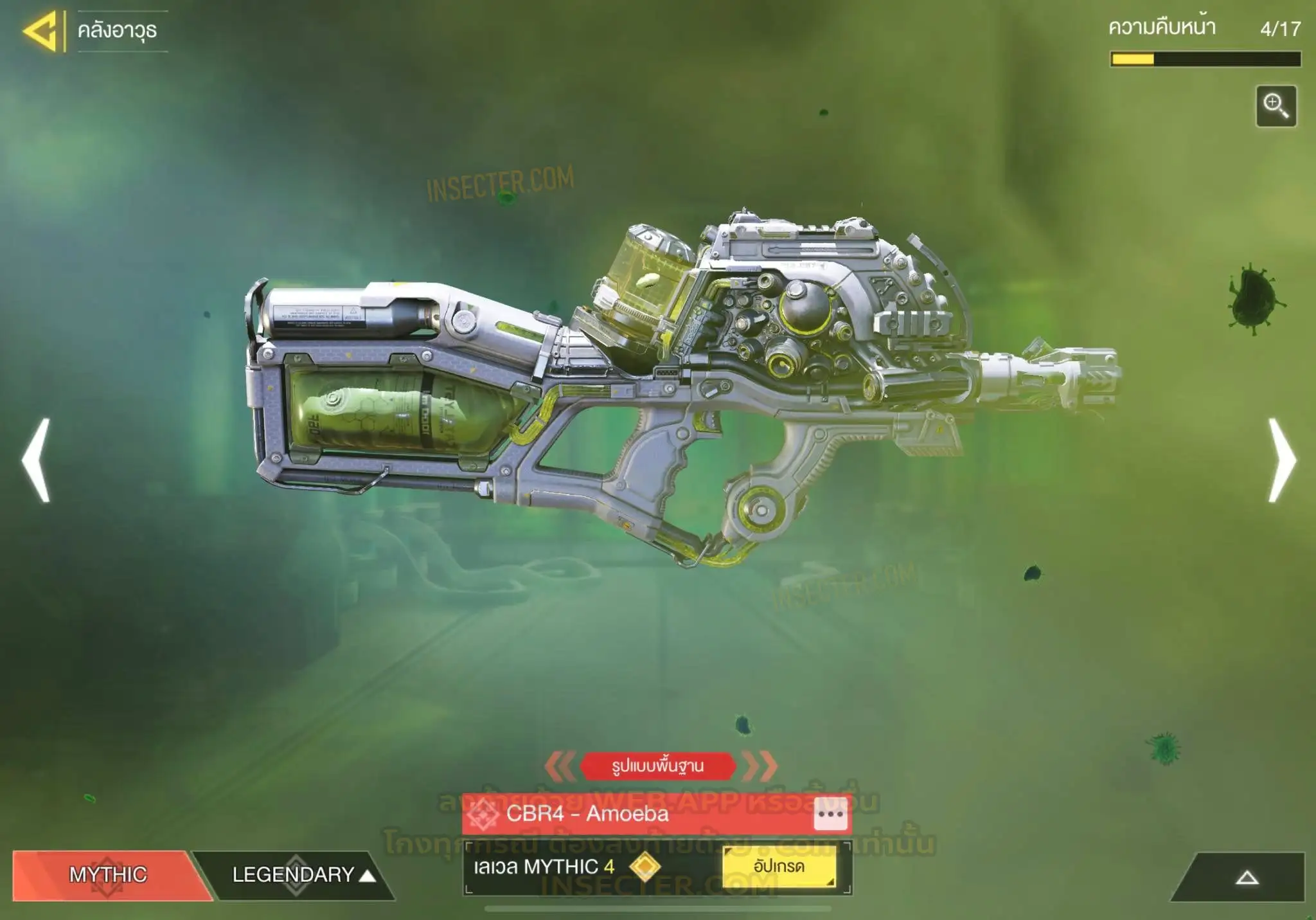This screenshot has width=1316, height=920.
Task: Cycle to previous form with red left chevrons
Action: (x=560, y=766)
